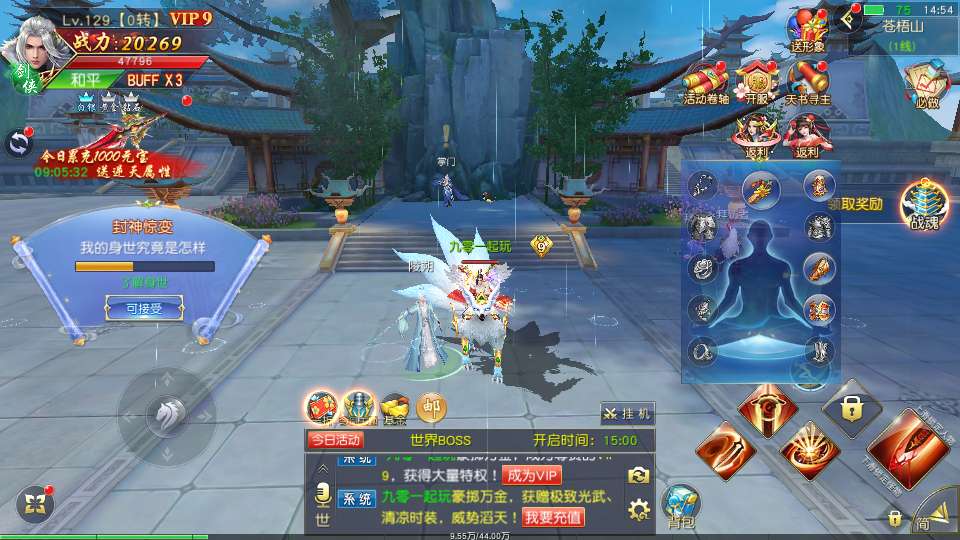
Task: Accept the 封神惊变 quest with 可接受
Action: (143, 309)
